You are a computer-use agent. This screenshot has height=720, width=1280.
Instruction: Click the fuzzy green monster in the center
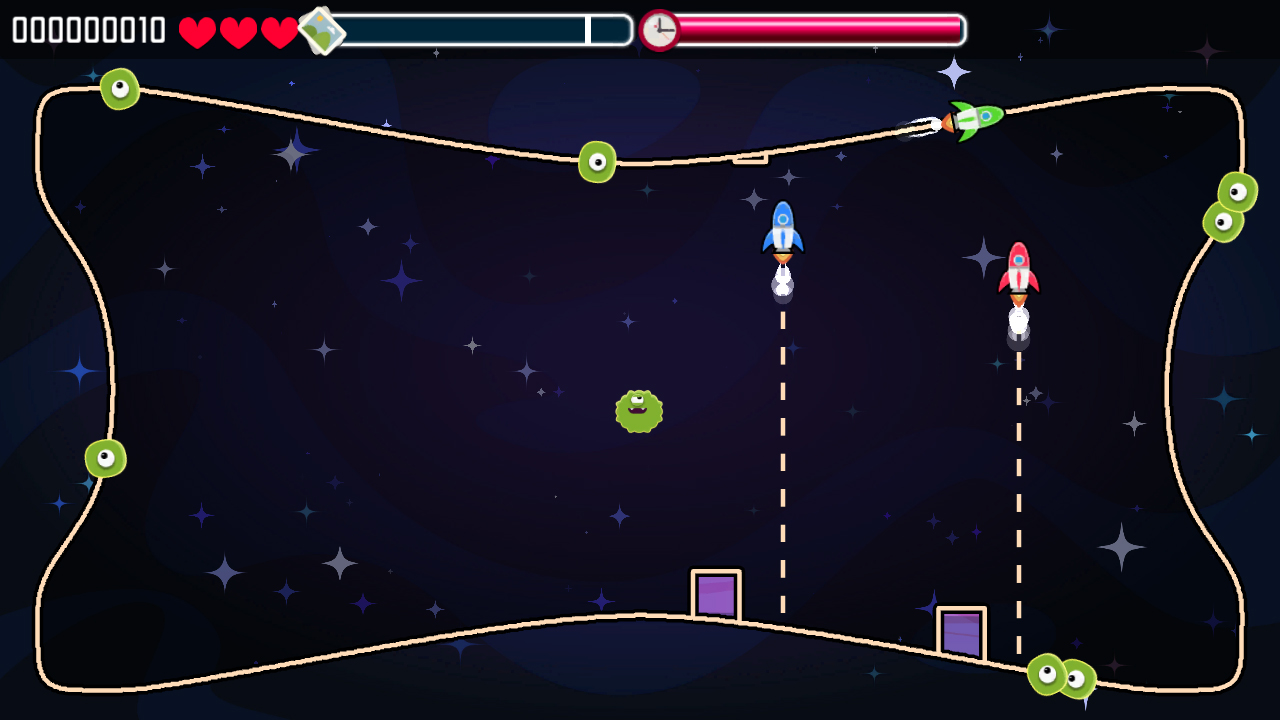pos(640,410)
